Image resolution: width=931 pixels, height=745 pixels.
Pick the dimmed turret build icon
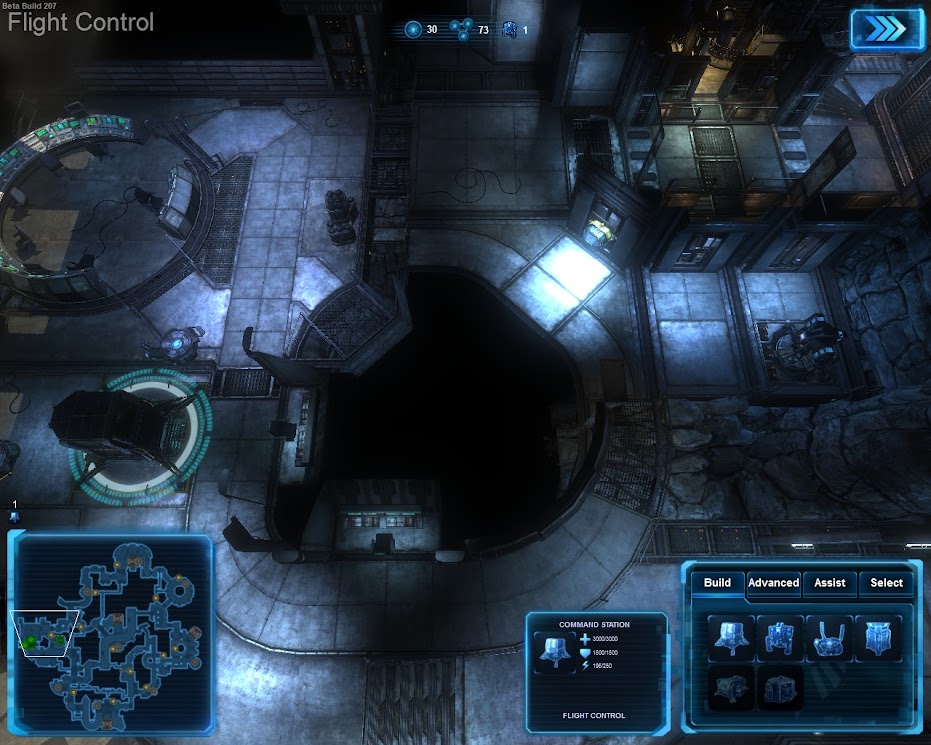click(731, 688)
